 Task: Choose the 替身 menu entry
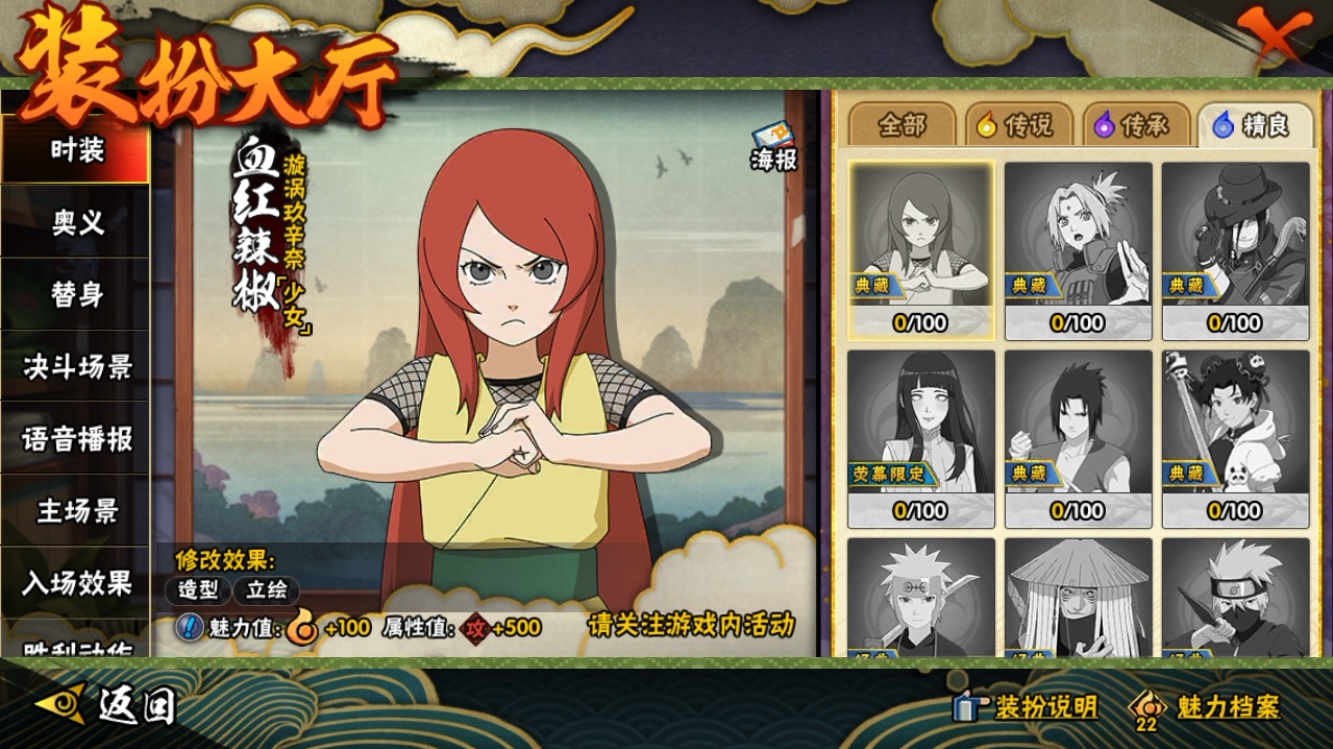[x=76, y=295]
